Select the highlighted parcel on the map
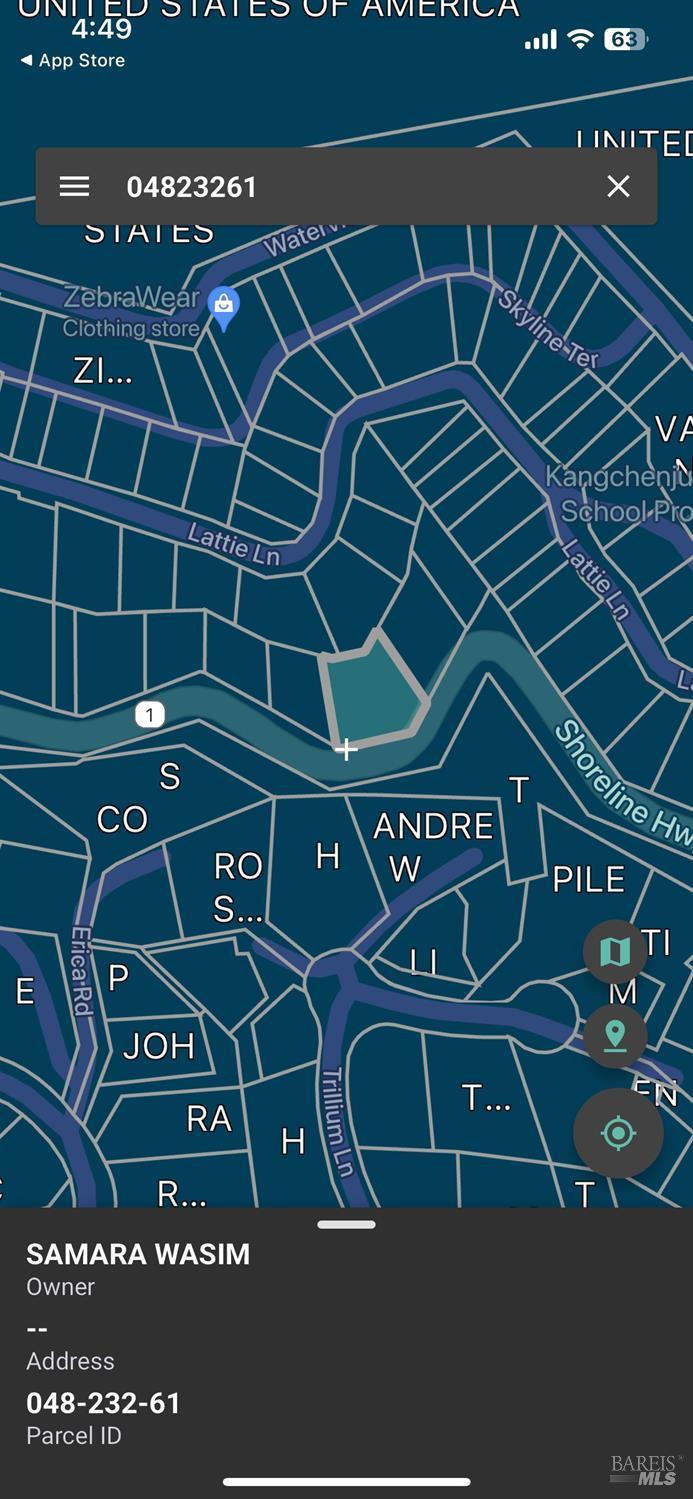This screenshot has width=693, height=1499. [x=372, y=691]
